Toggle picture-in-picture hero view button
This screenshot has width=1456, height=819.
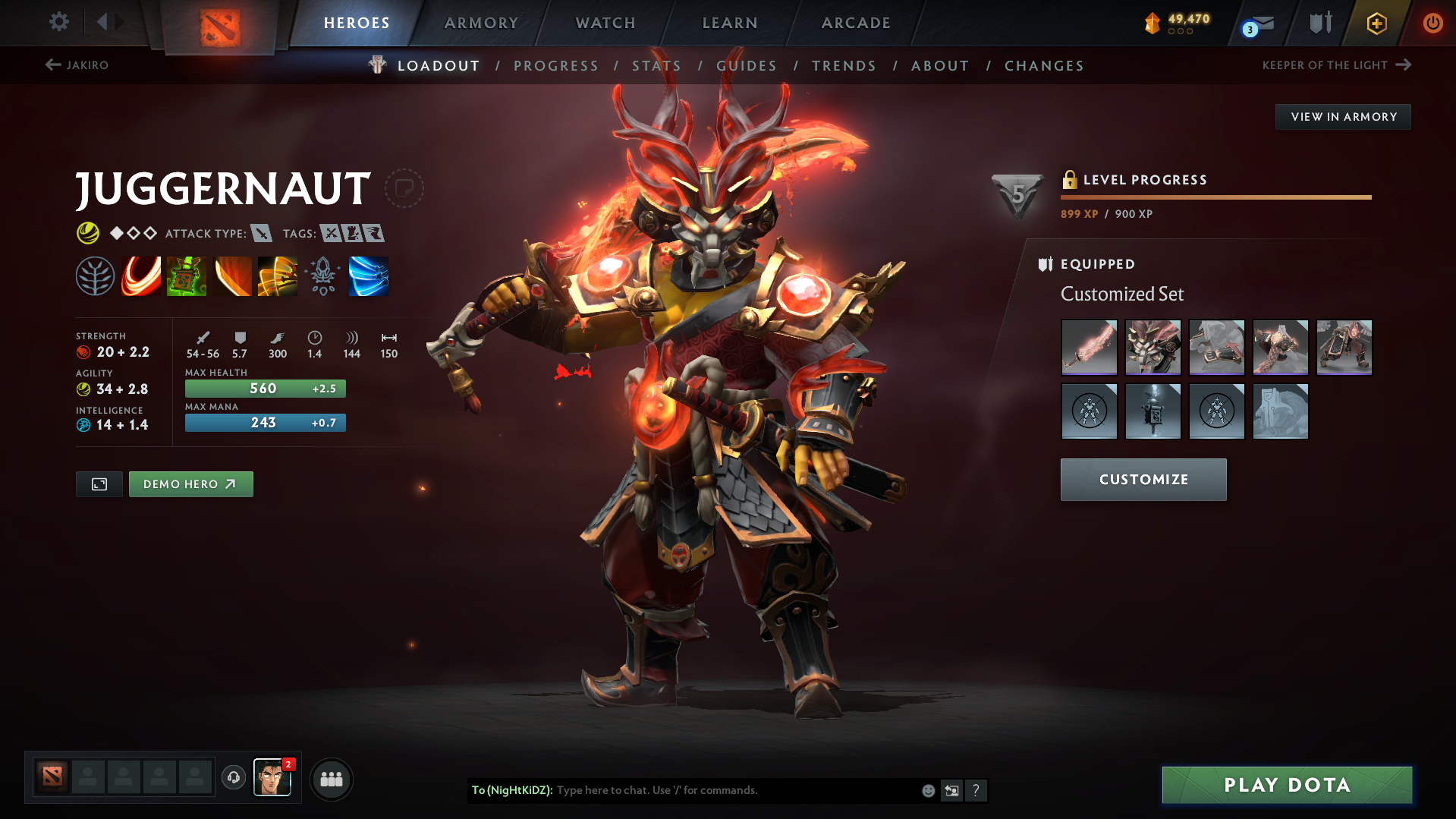pos(99,484)
